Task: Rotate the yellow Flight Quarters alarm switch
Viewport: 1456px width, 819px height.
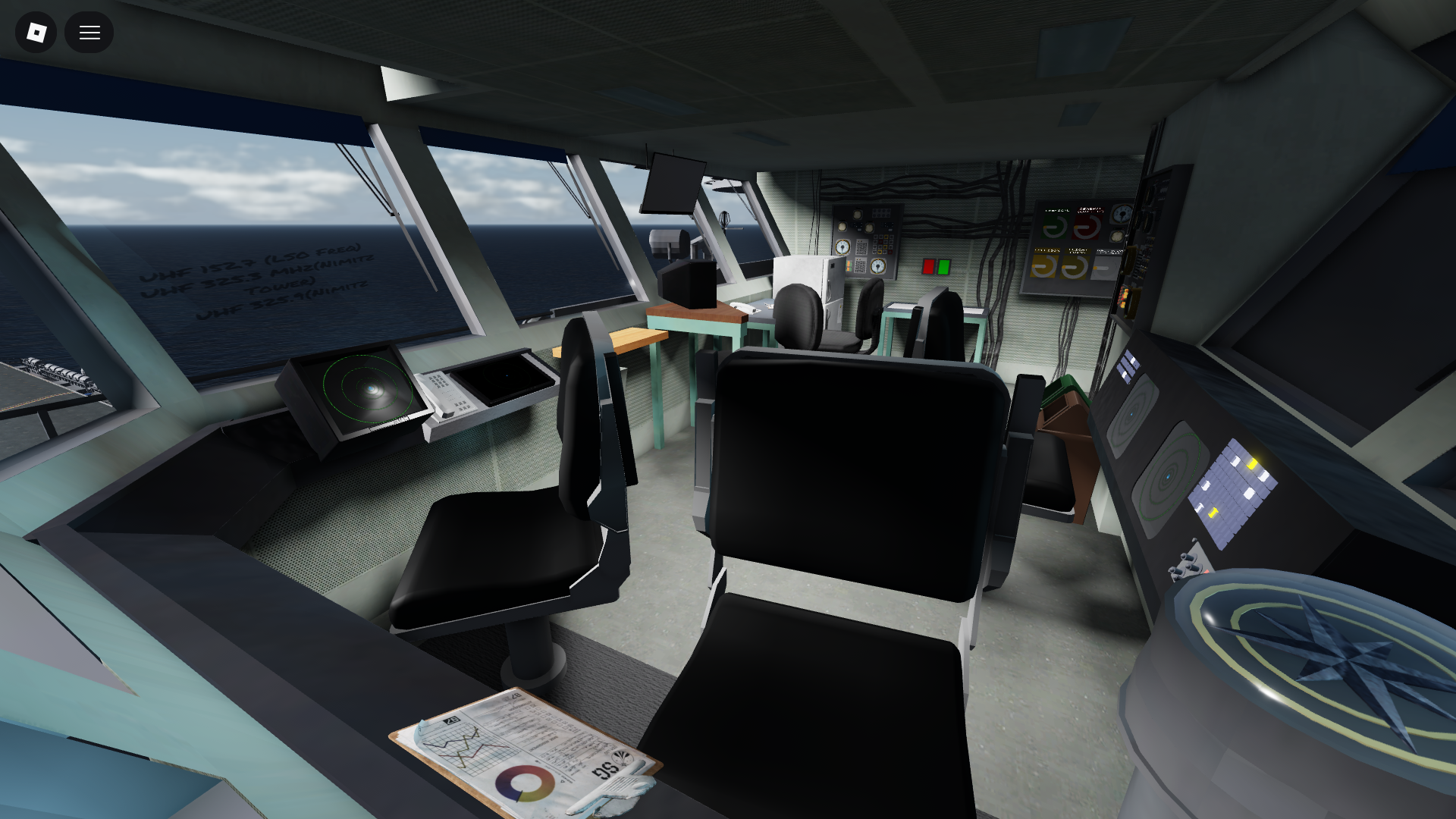Action: click(x=1075, y=266)
